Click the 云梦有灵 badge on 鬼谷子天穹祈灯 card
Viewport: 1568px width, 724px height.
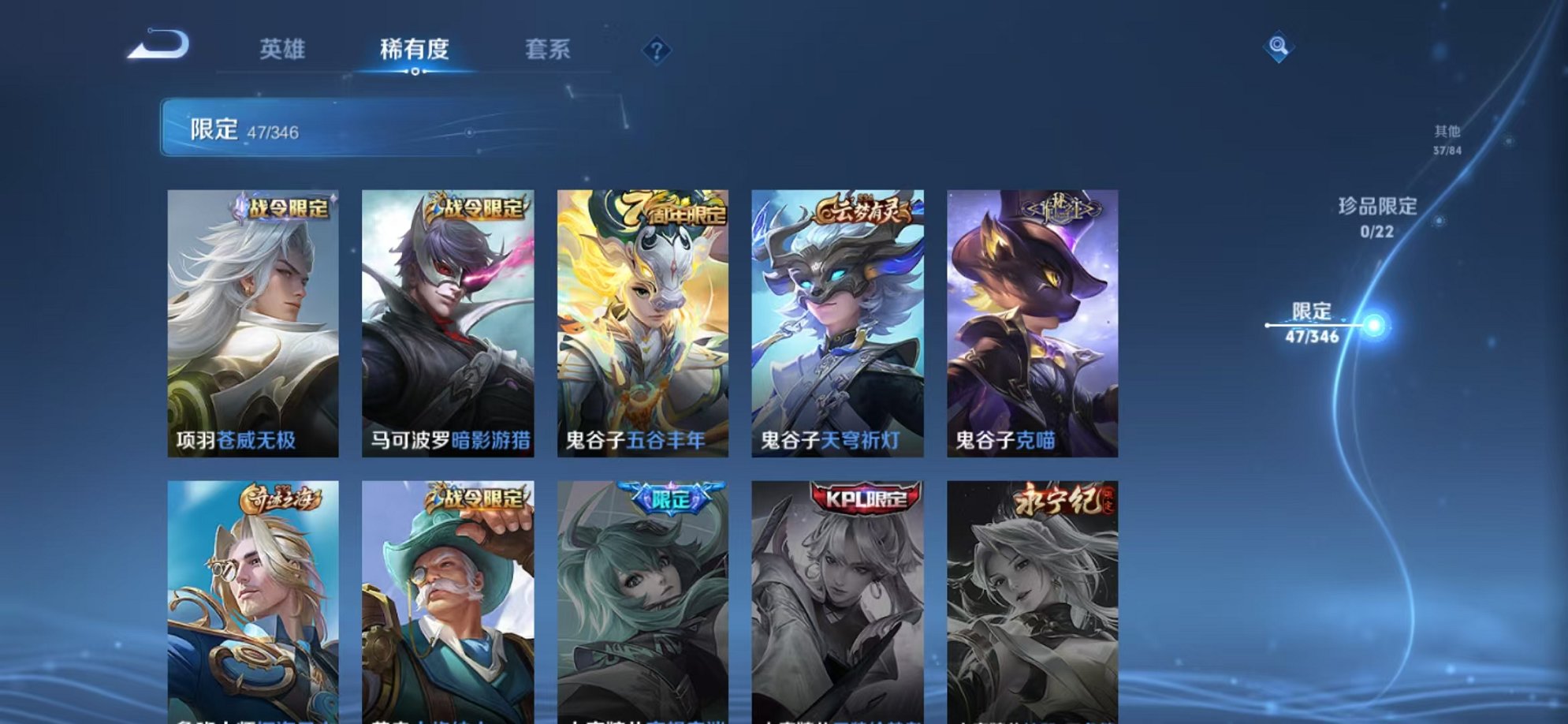click(862, 207)
